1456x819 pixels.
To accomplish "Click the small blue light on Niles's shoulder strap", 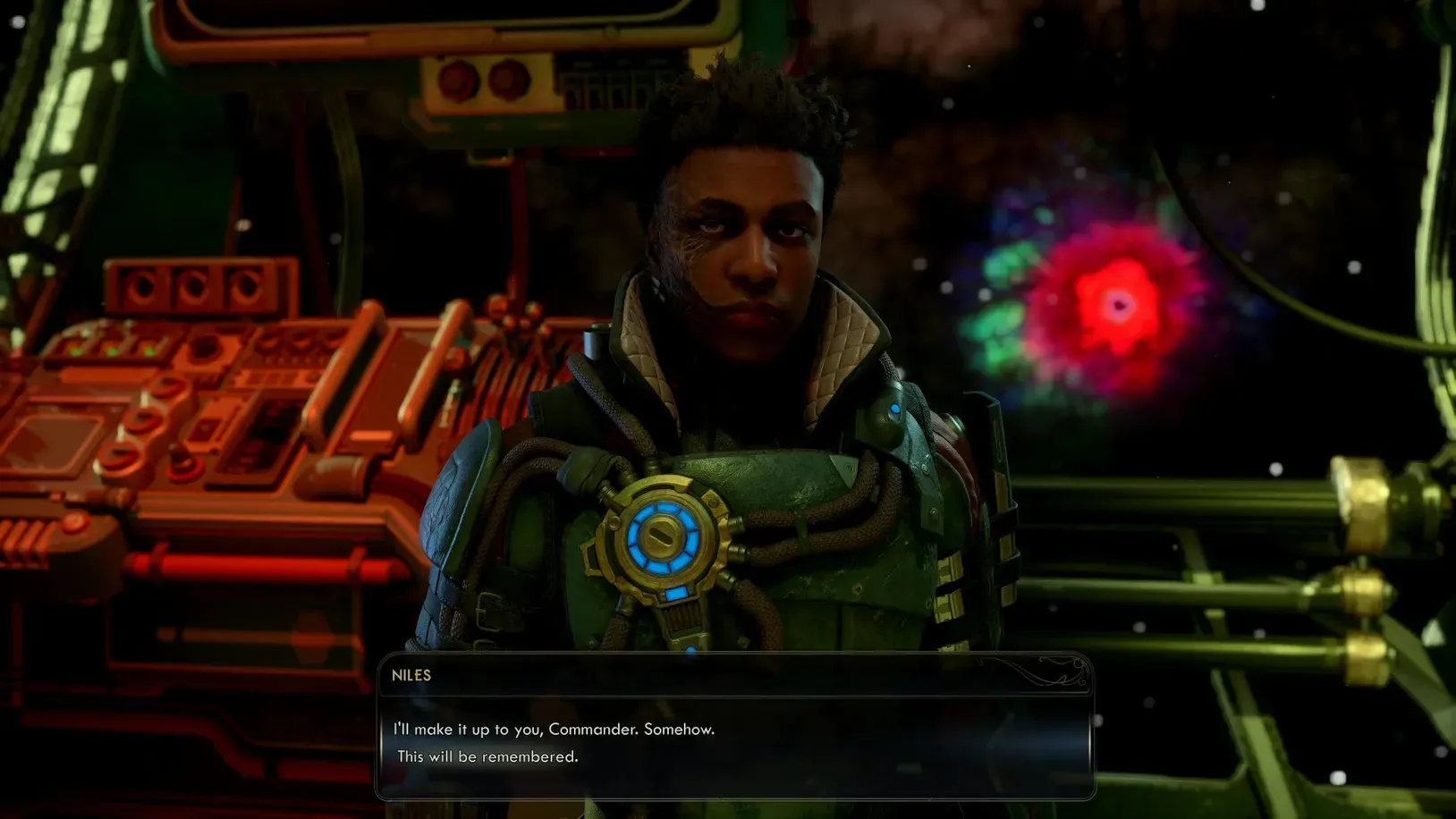I will coord(894,407).
